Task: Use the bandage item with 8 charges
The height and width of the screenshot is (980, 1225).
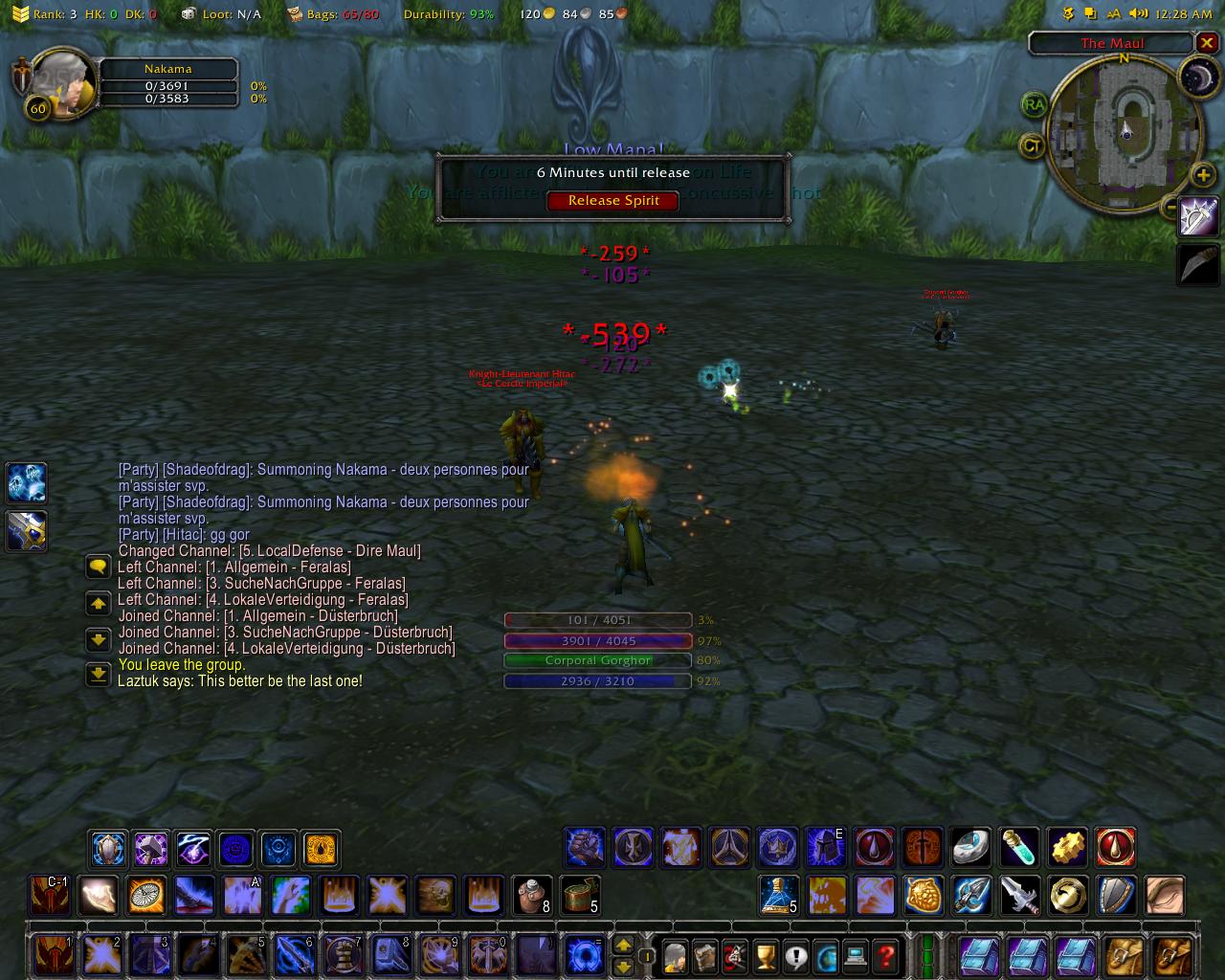Action: (x=532, y=896)
